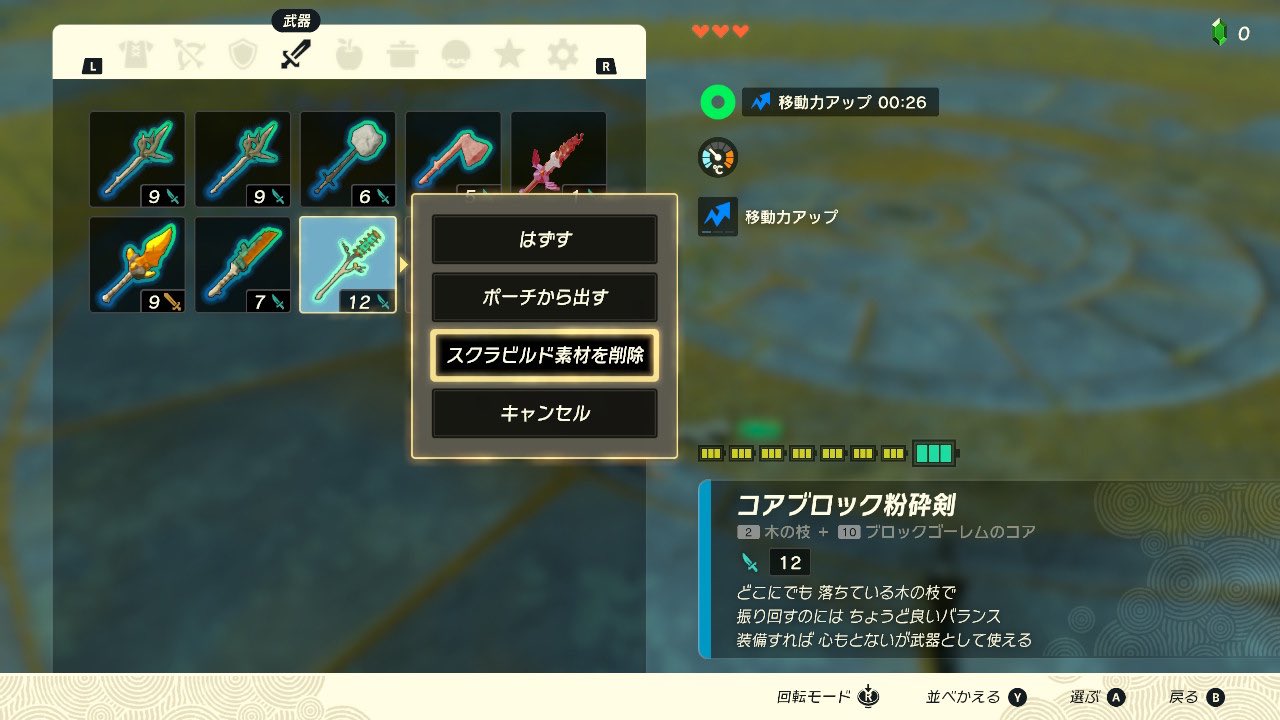Open the apple materials tab
Image resolution: width=1280 pixels, height=720 pixels.
tap(349, 55)
